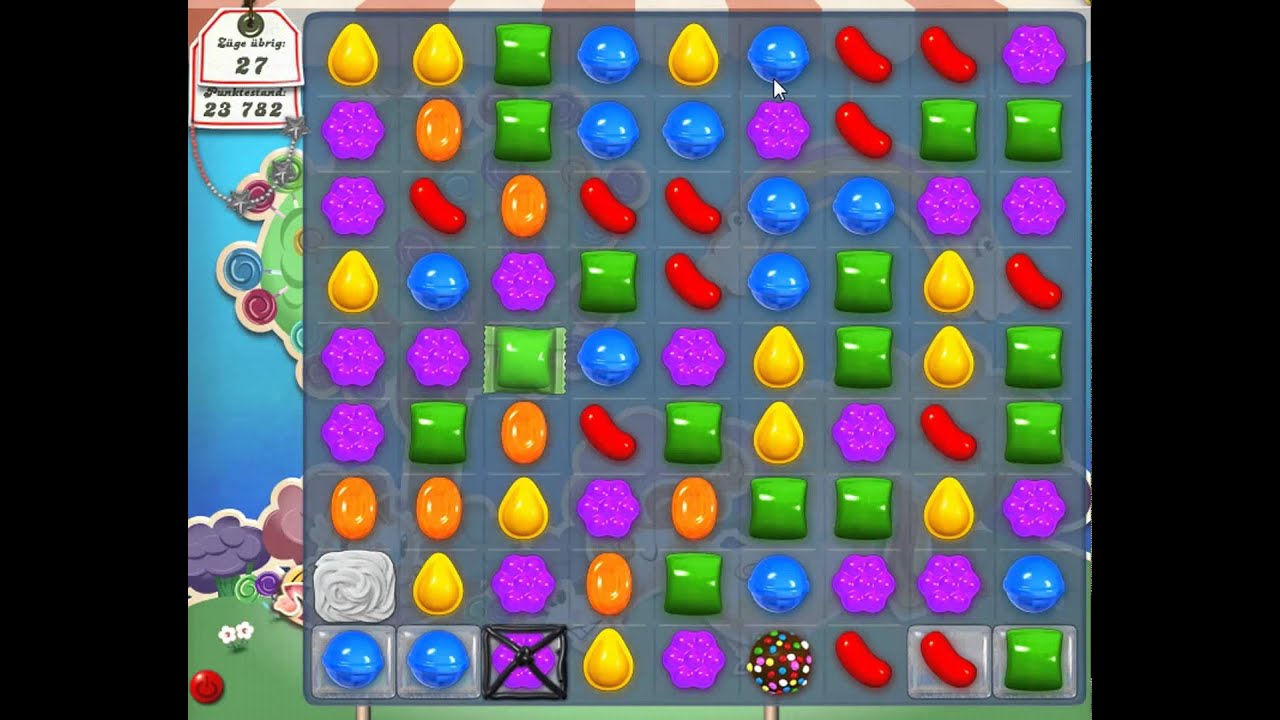Screen dimensions: 1280x720
Task: Select the sprinkled chocolate color bomb
Action: pyautogui.click(x=778, y=662)
